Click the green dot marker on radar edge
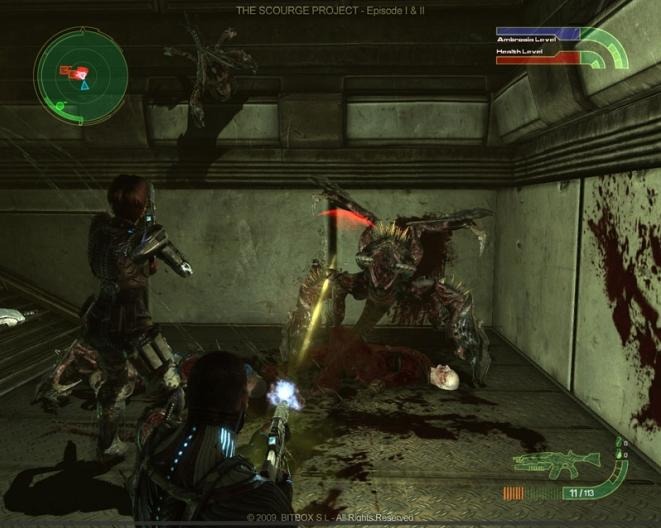661x528 pixels. coord(61,104)
